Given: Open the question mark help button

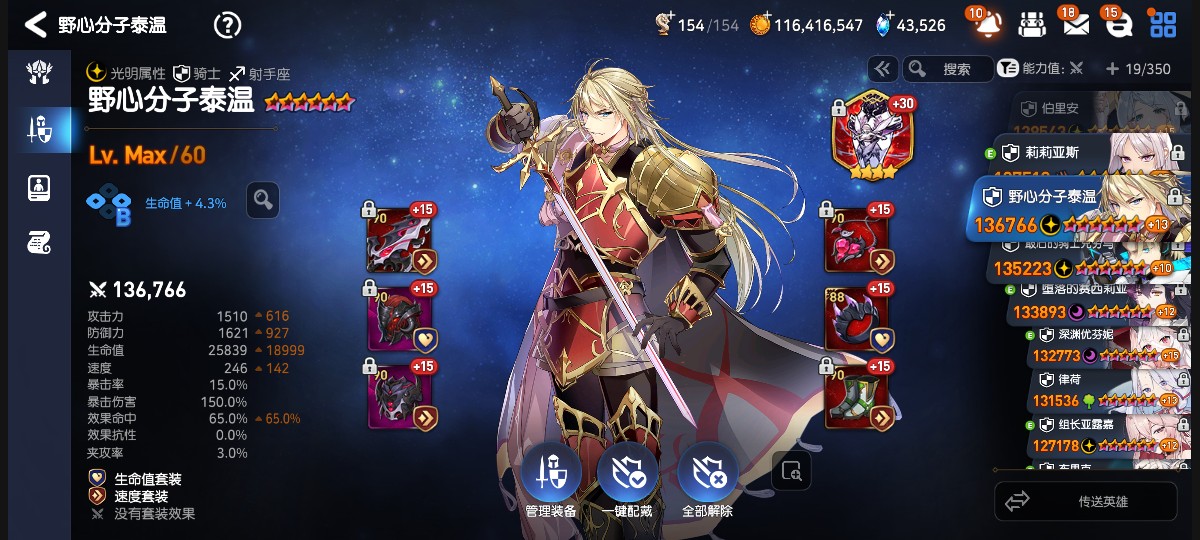Looking at the screenshot, I should [x=228, y=25].
